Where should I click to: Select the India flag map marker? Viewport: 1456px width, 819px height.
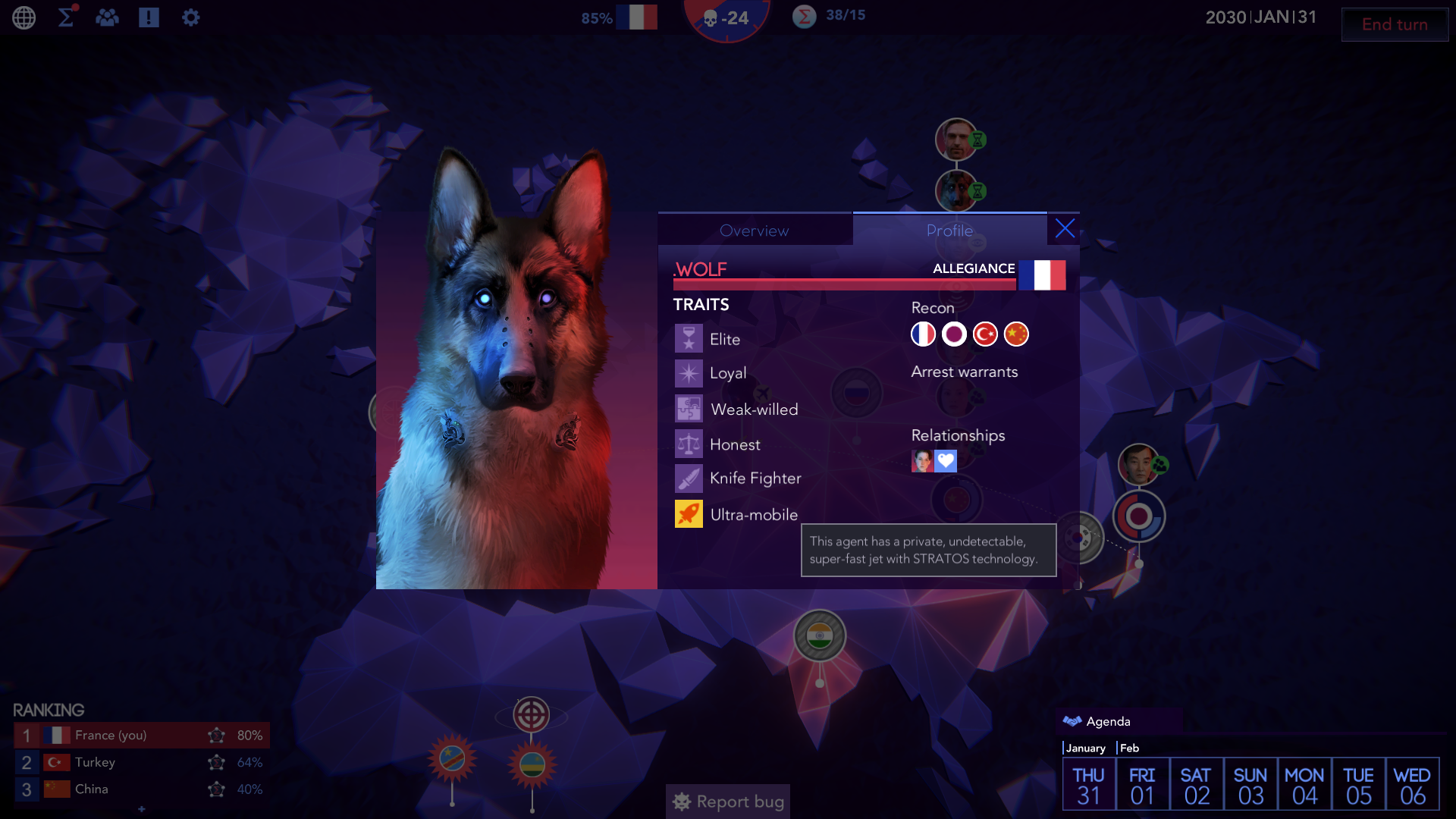(820, 635)
